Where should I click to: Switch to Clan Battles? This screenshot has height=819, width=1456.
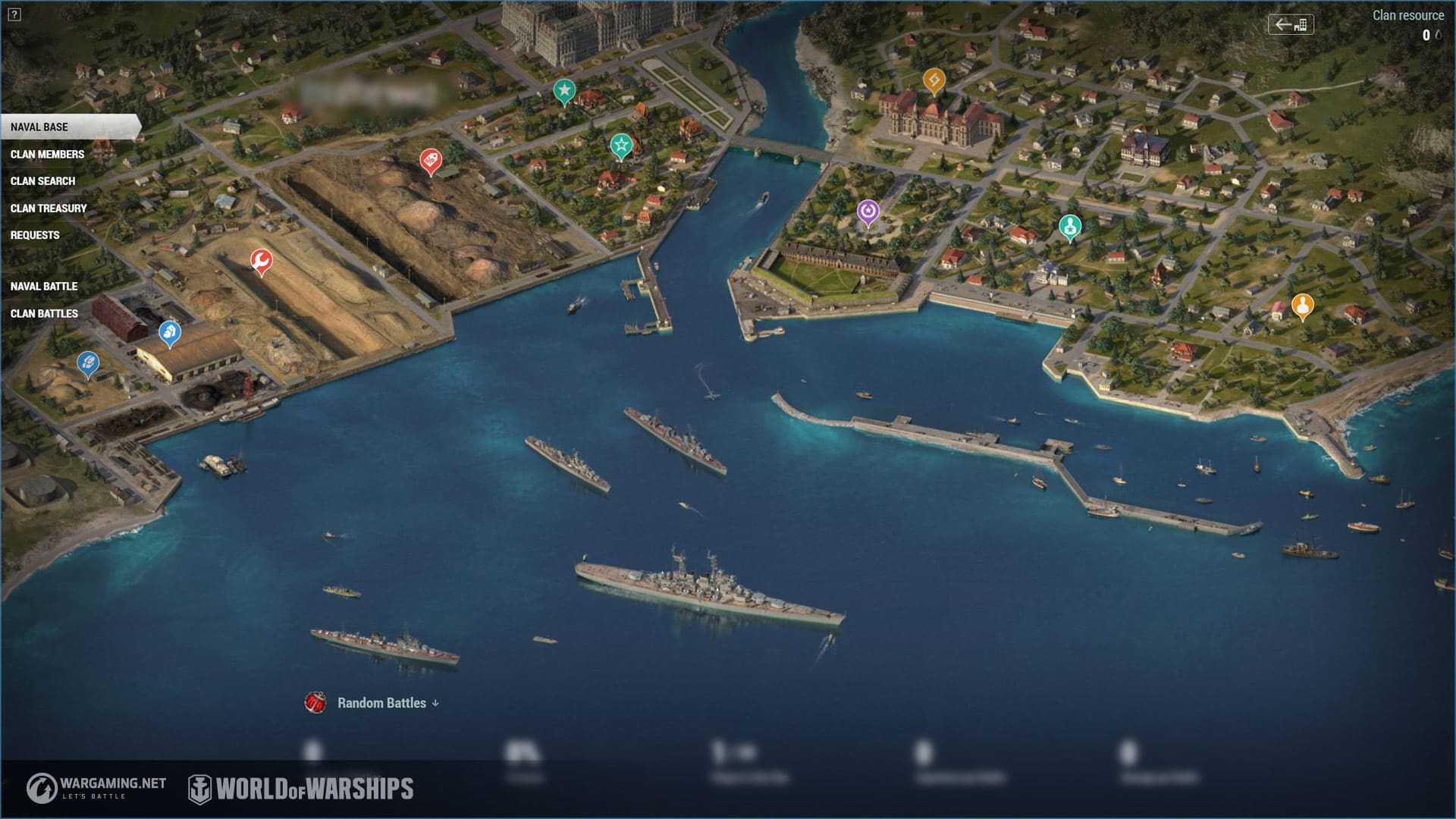tap(44, 314)
